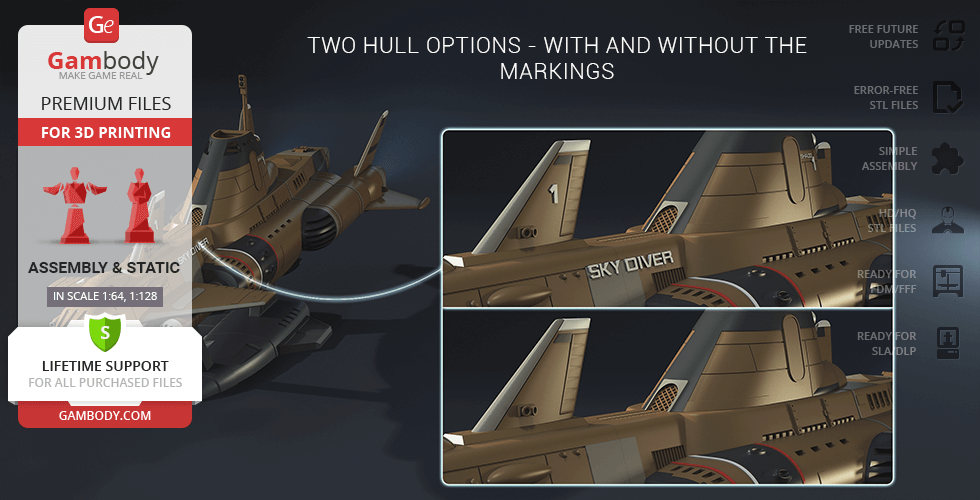980x500 pixels.
Task: Click the green Lifetime Support shield
Action: pyautogui.click(x=105, y=332)
